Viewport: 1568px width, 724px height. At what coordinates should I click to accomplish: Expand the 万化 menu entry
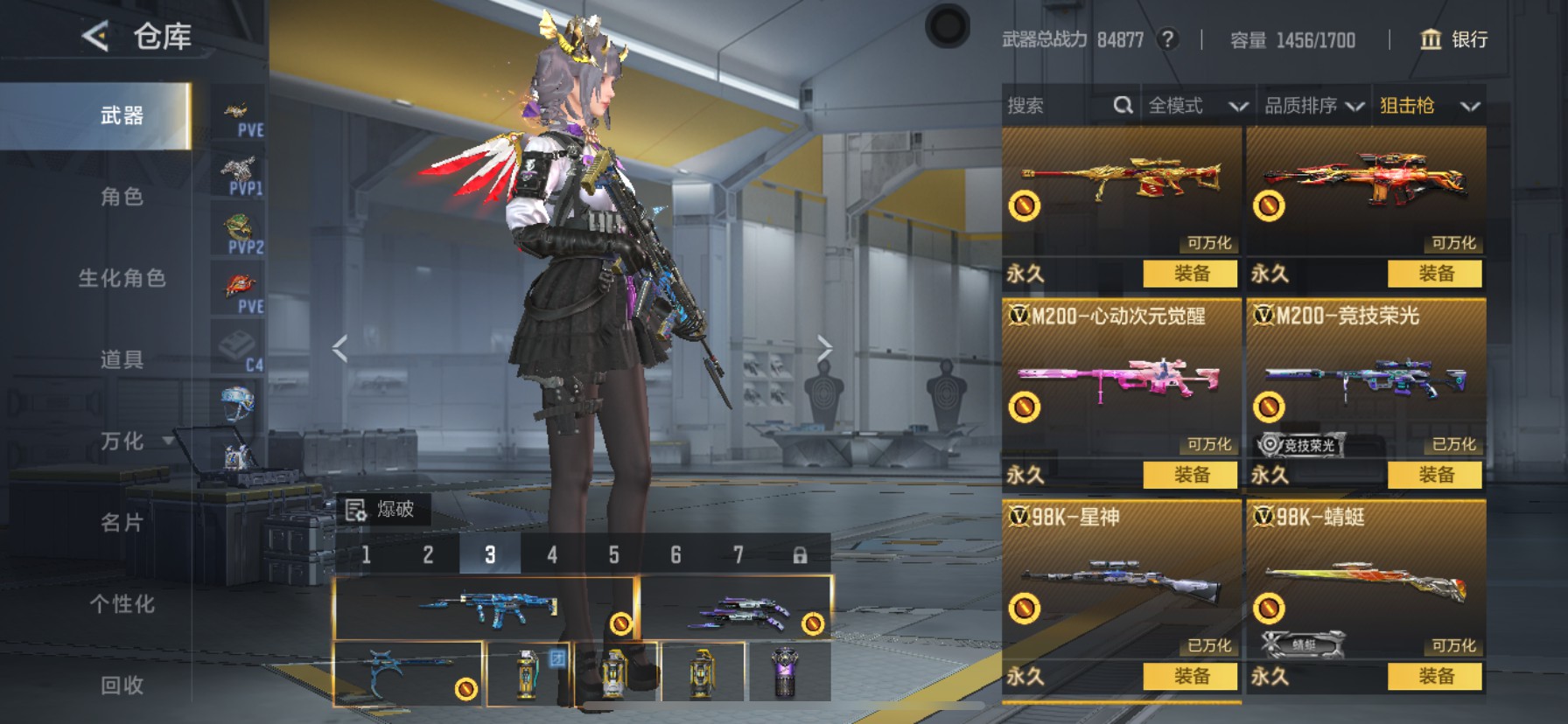pos(122,441)
